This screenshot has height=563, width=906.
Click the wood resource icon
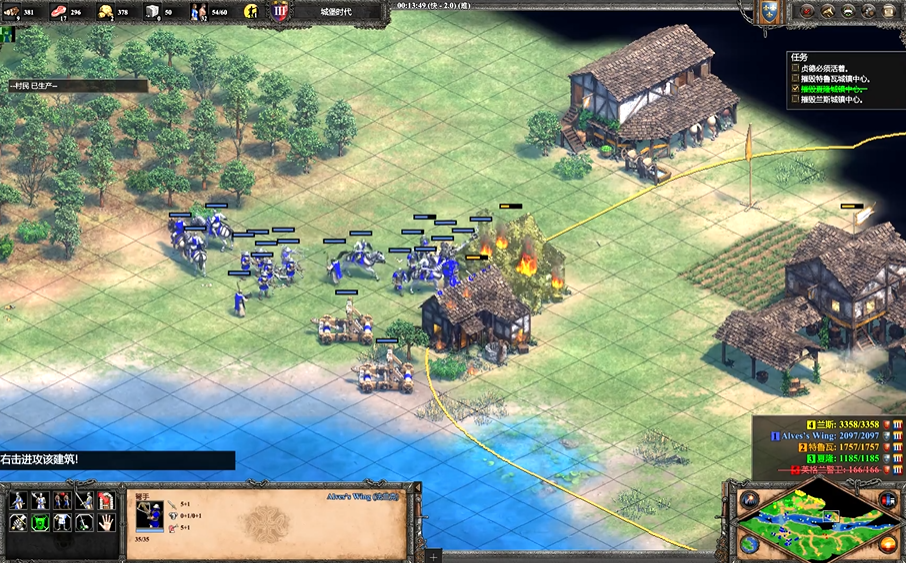pos(12,12)
